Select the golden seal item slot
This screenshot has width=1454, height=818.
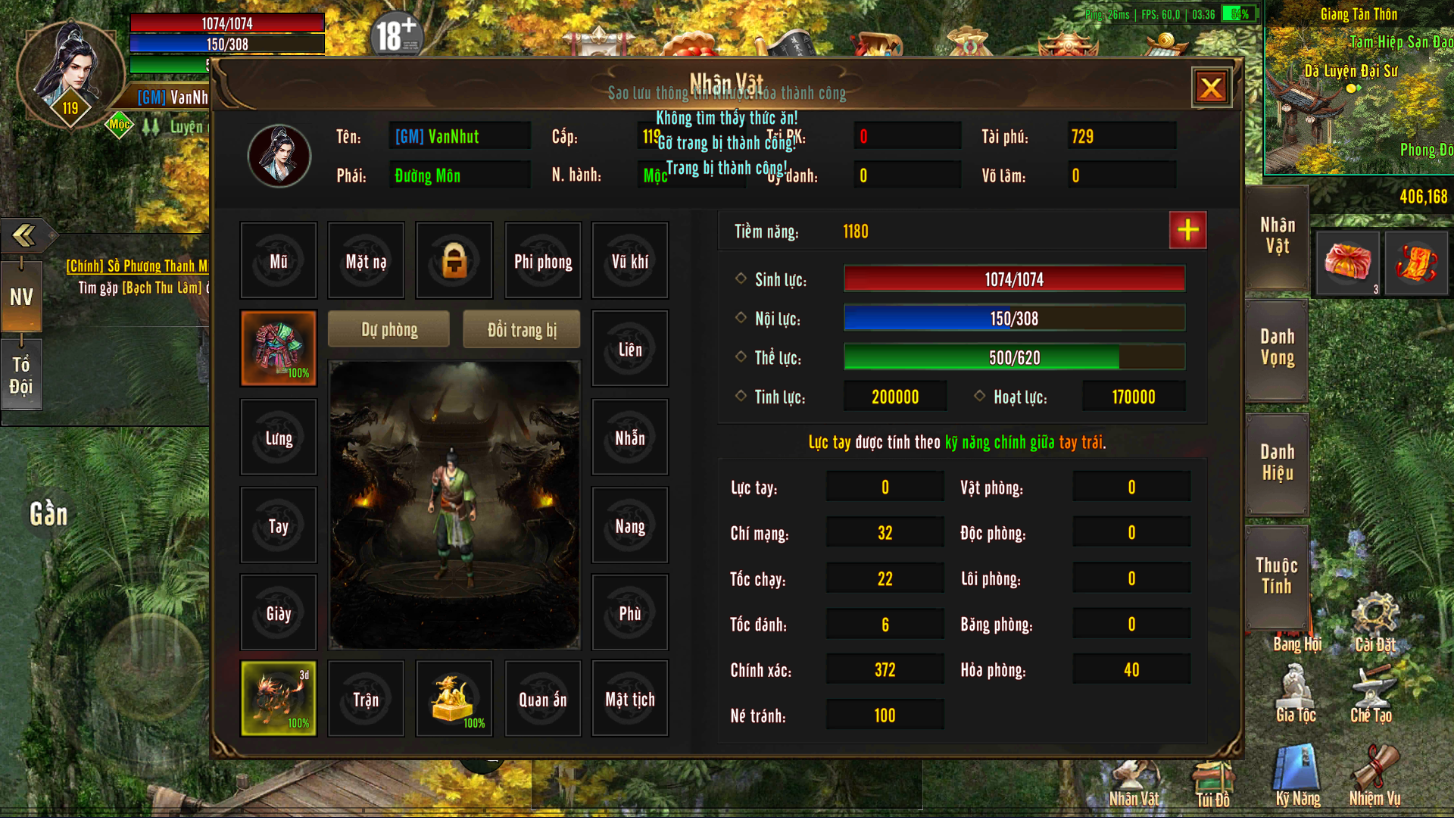453,698
